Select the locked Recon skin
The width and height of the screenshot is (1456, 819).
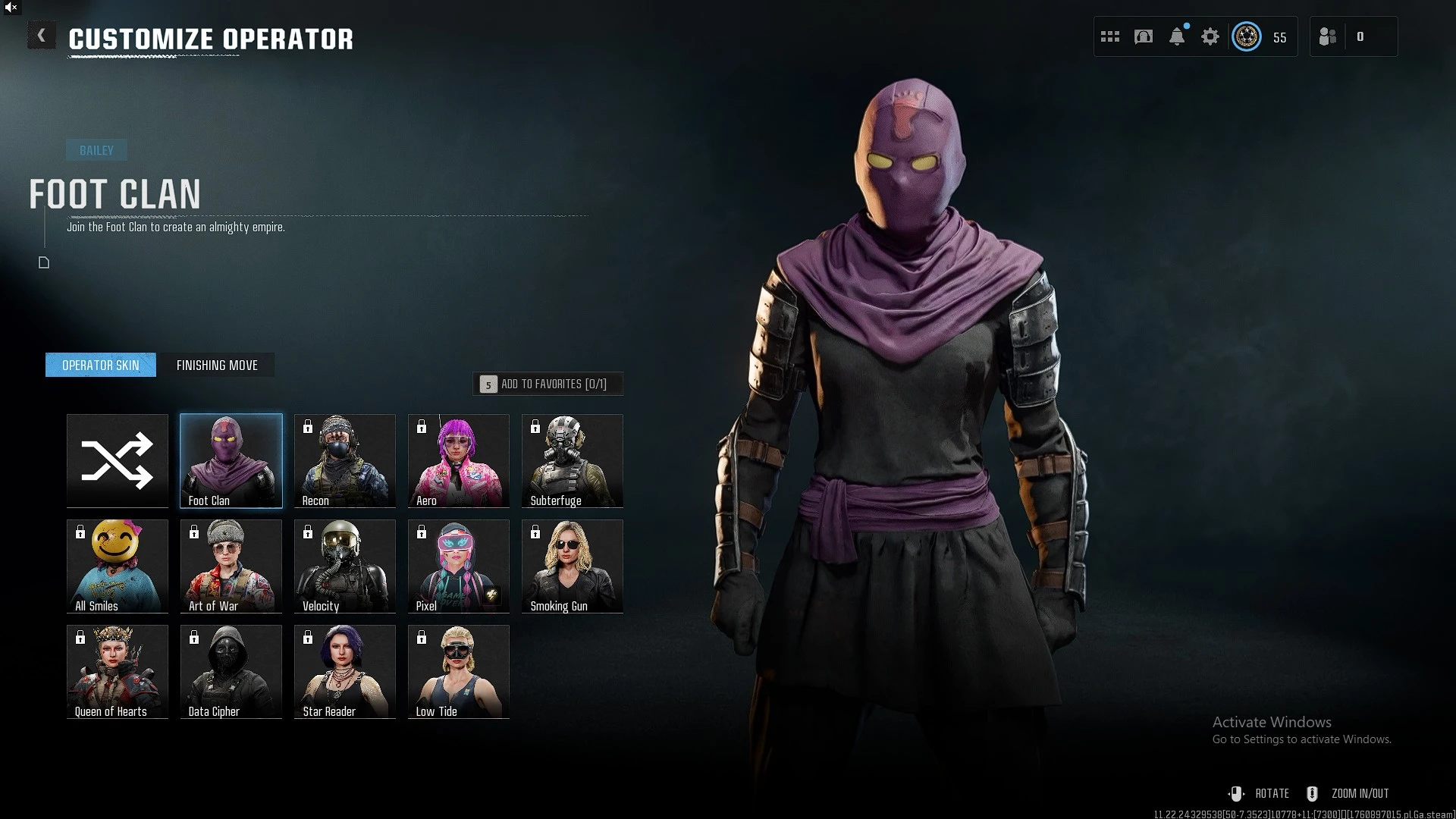[x=344, y=460]
